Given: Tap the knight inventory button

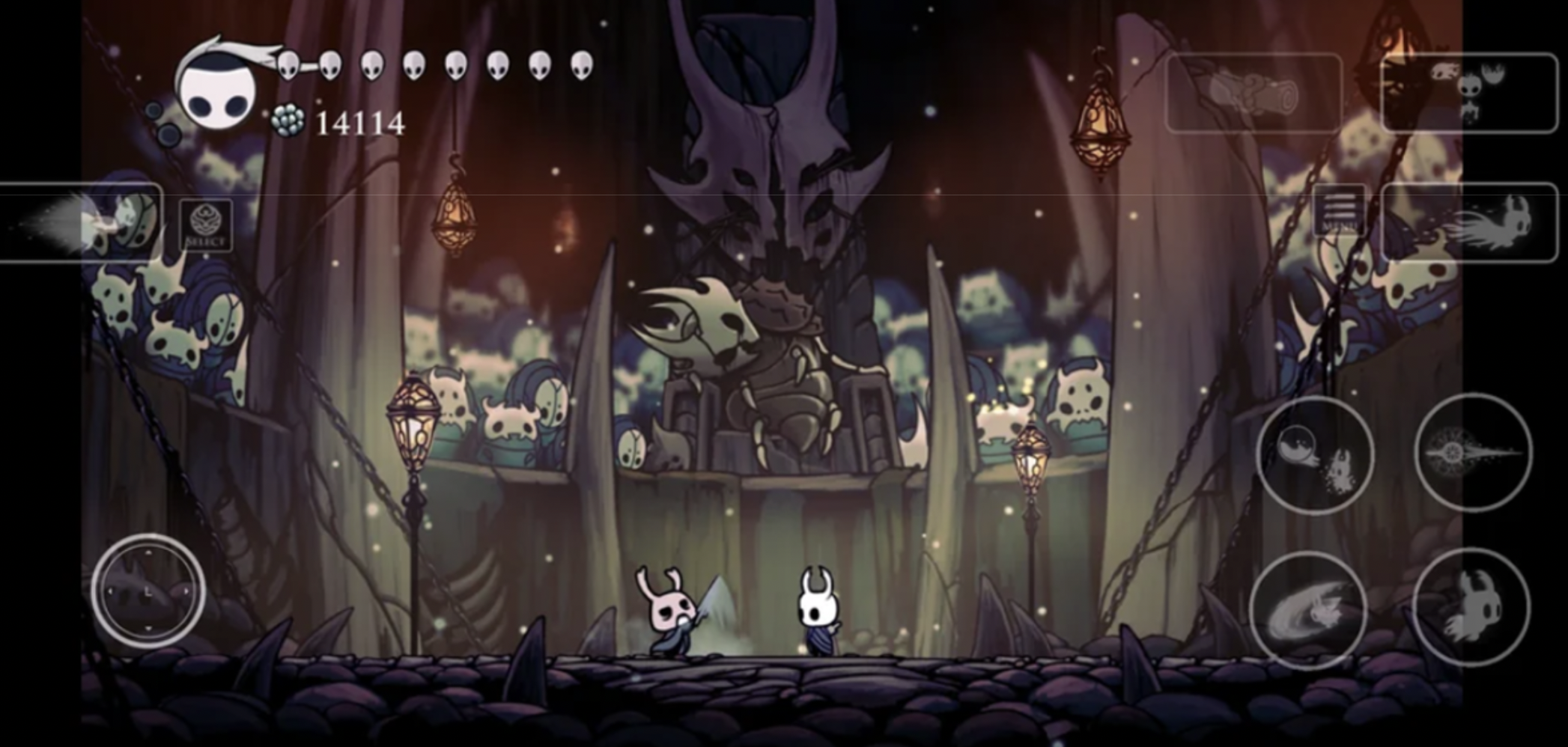Looking at the screenshot, I should pyautogui.click(x=1468, y=94).
